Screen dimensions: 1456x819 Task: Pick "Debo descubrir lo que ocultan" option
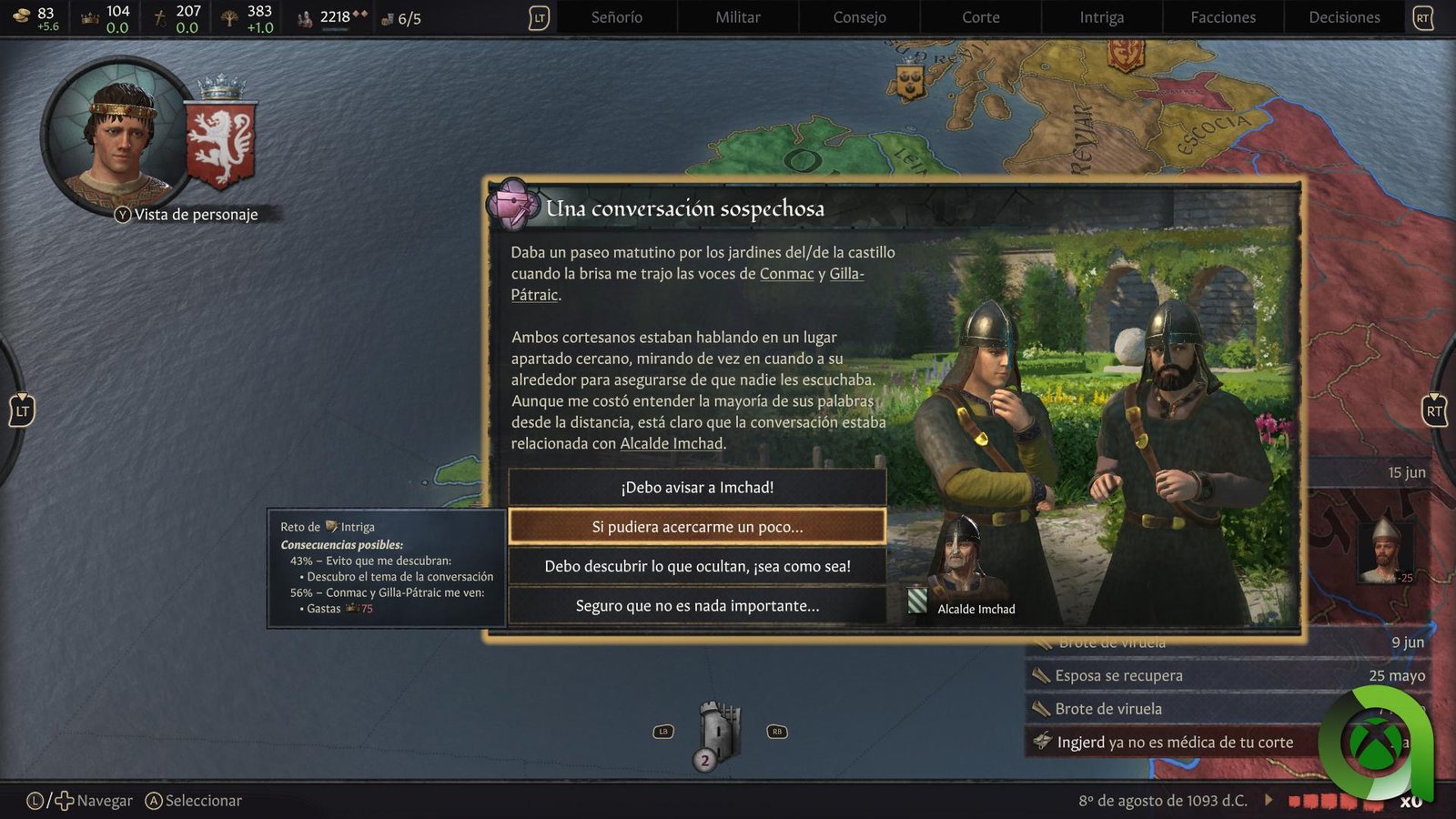pyautogui.click(x=697, y=566)
